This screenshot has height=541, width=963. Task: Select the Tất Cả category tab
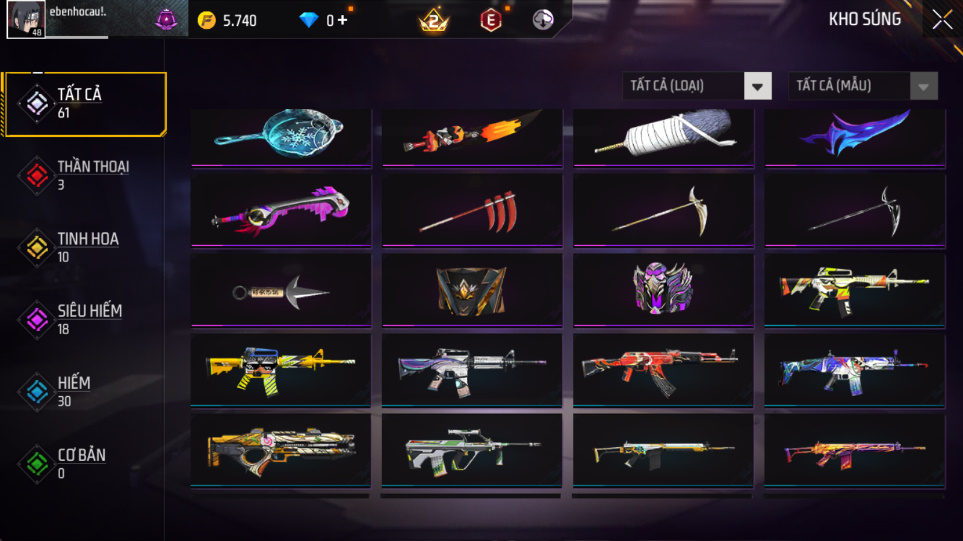pos(83,103)
